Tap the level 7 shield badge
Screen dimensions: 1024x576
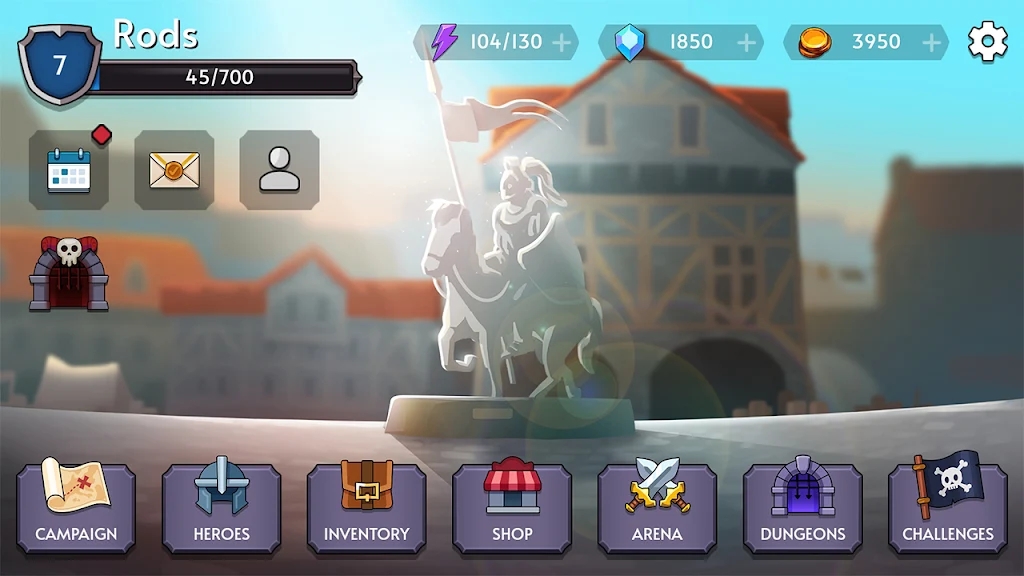(60, 66)
